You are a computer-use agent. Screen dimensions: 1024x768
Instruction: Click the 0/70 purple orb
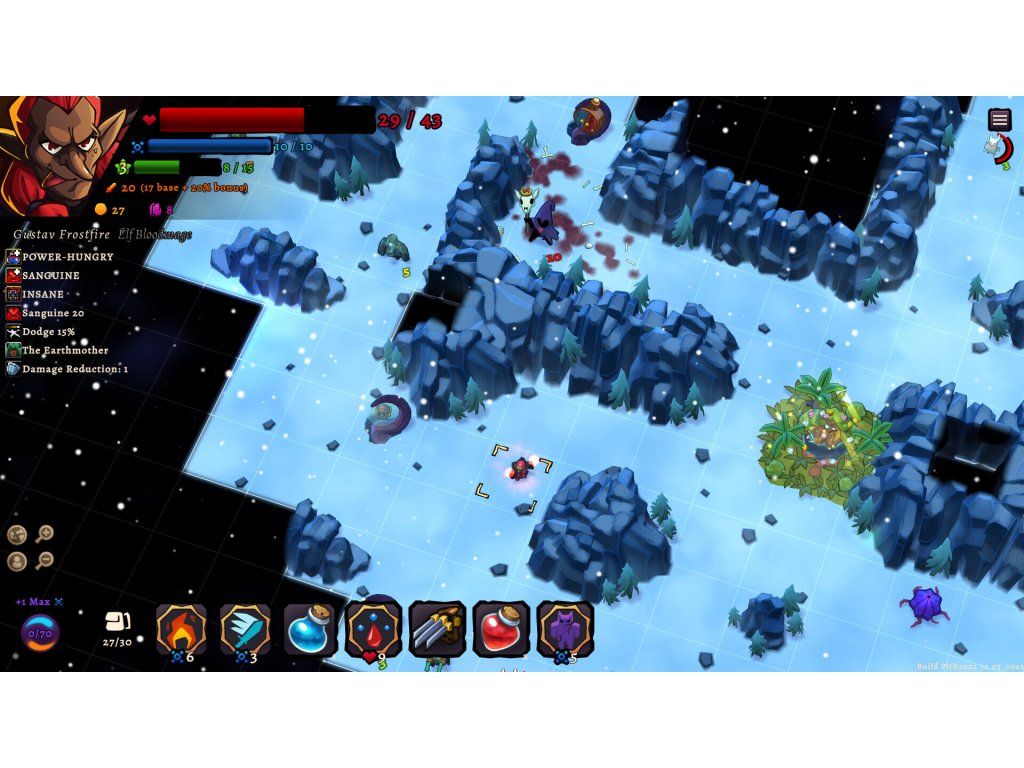[x=40, y=633]
